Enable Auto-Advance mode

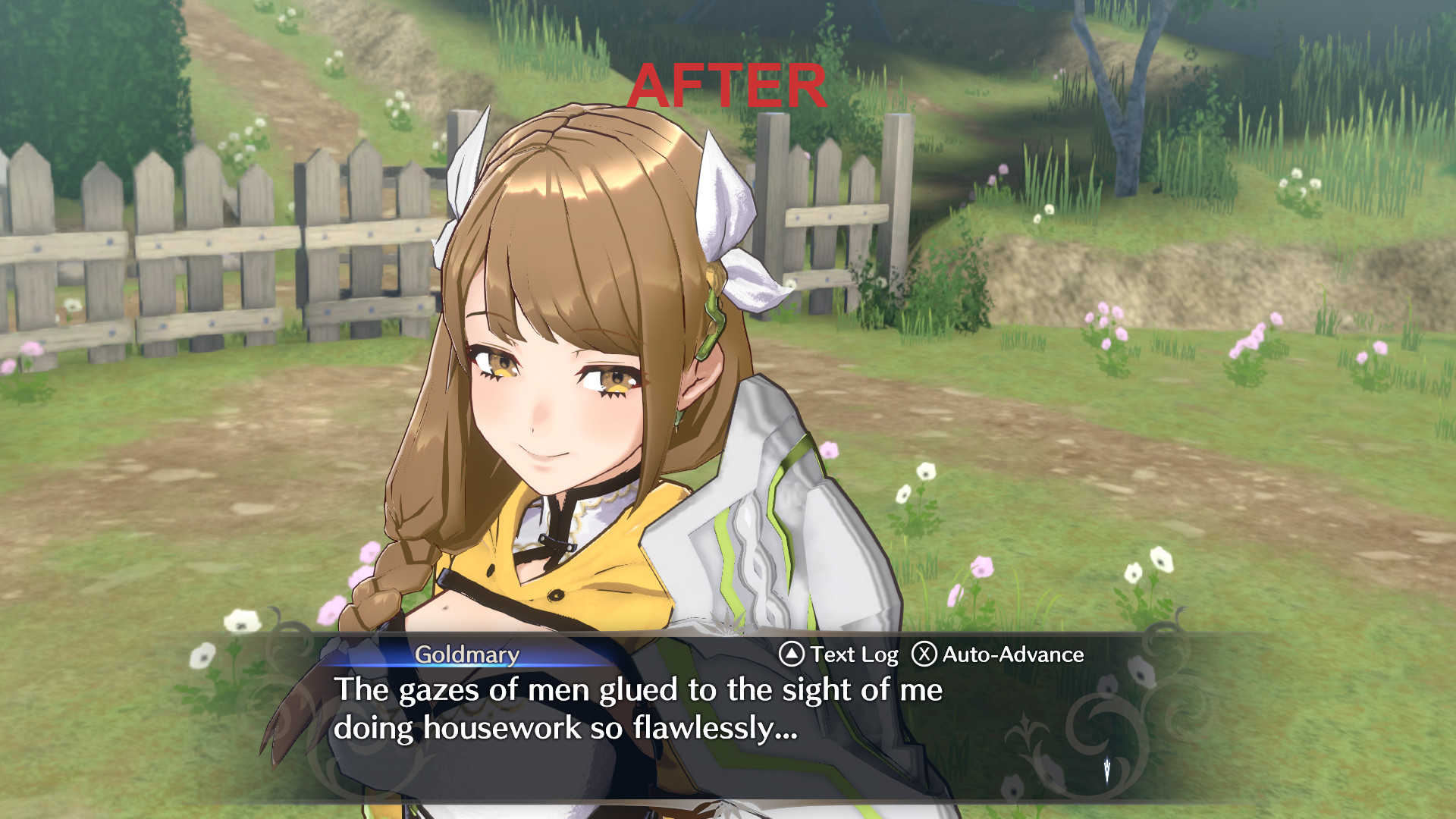click(1009, 653)
